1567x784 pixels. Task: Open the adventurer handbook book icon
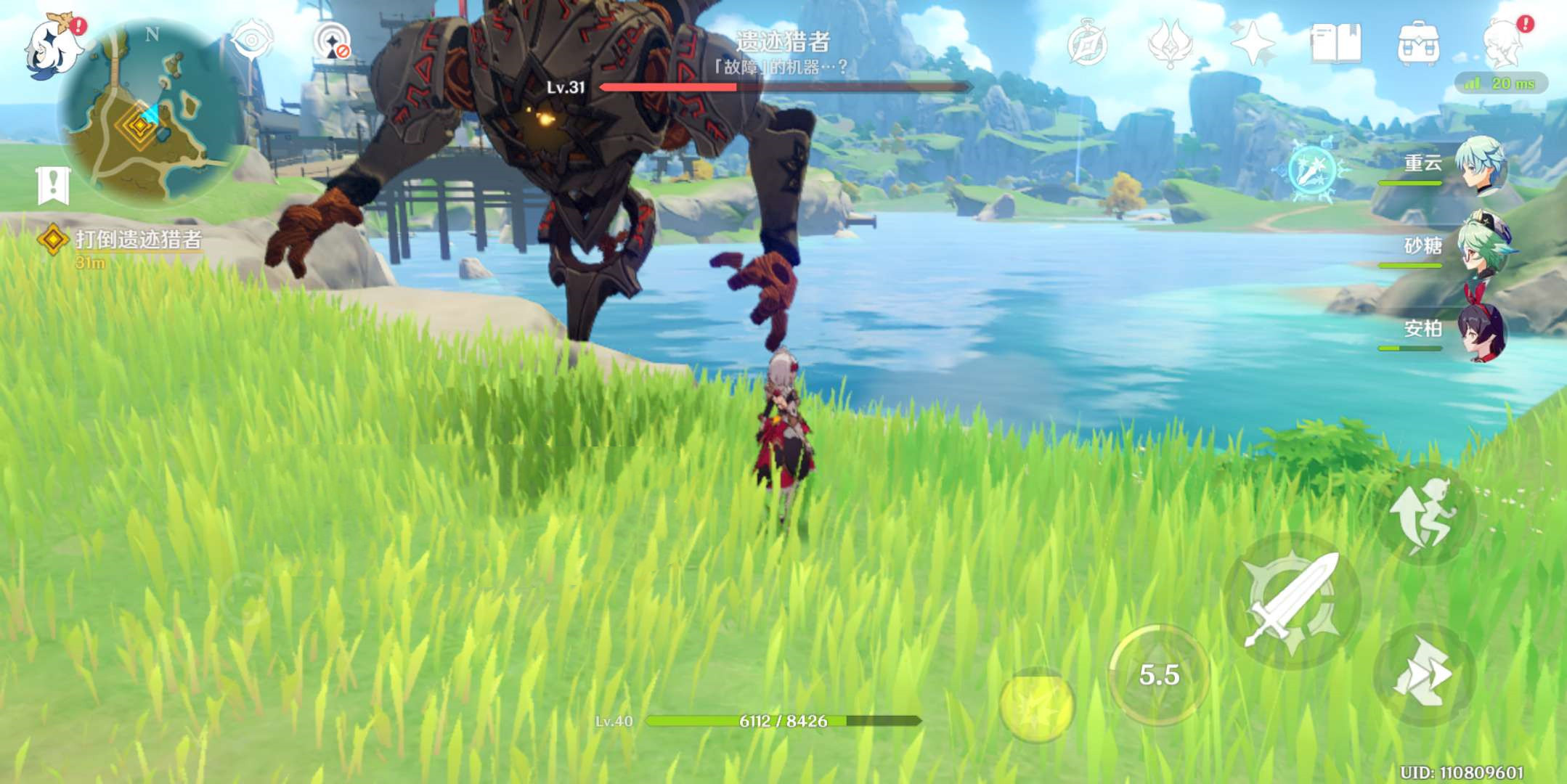click(1335, 44)
